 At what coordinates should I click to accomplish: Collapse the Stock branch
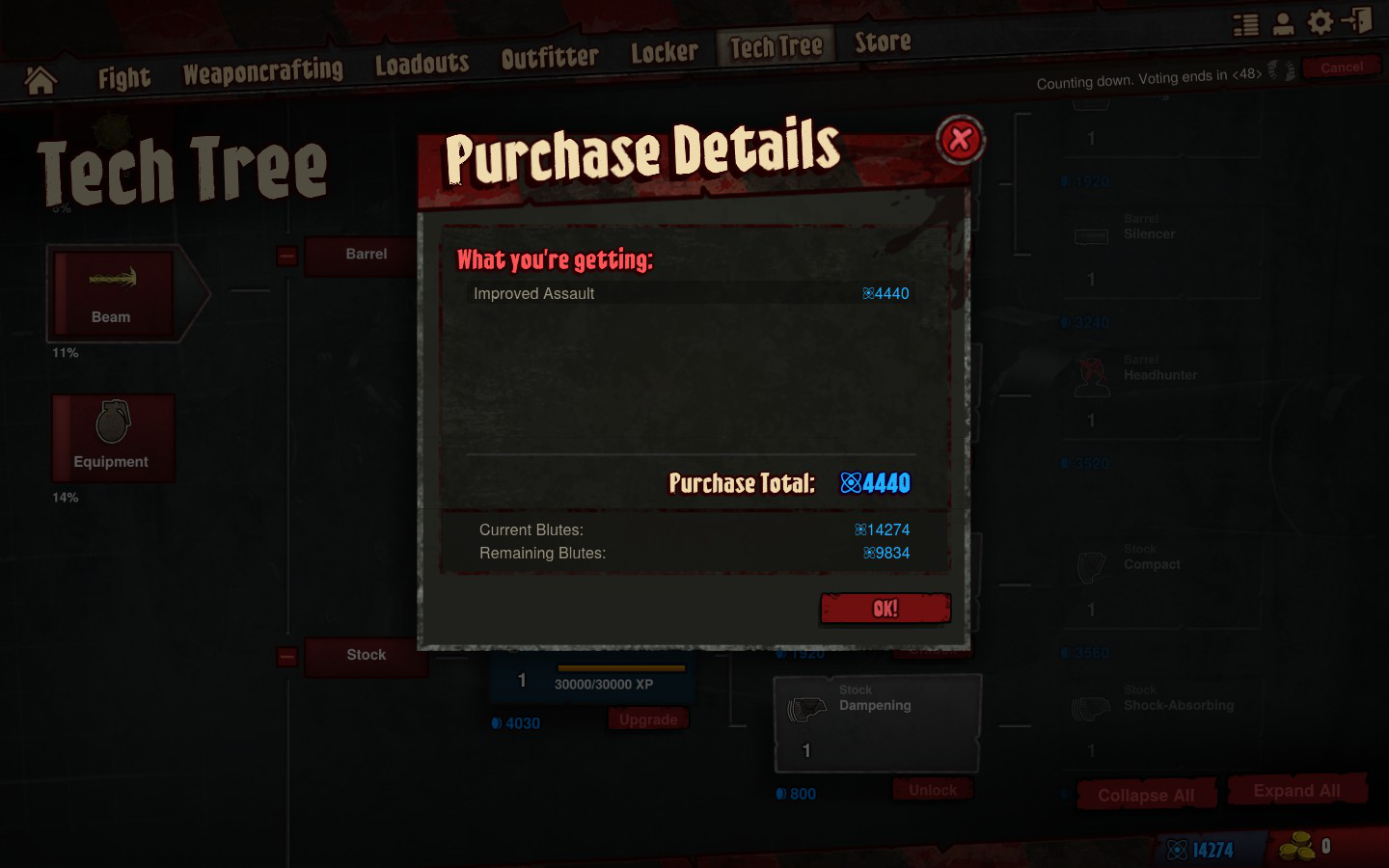286,657
